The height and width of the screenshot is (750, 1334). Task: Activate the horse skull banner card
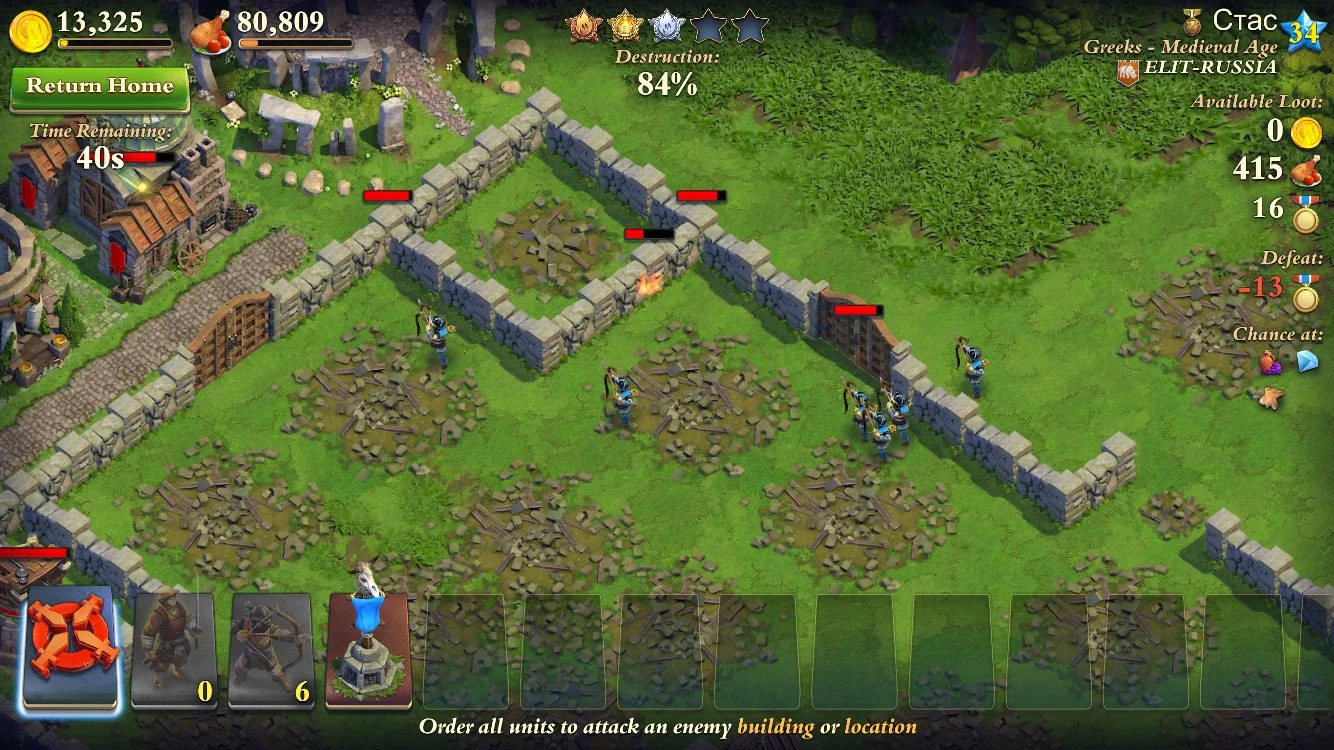368,649
